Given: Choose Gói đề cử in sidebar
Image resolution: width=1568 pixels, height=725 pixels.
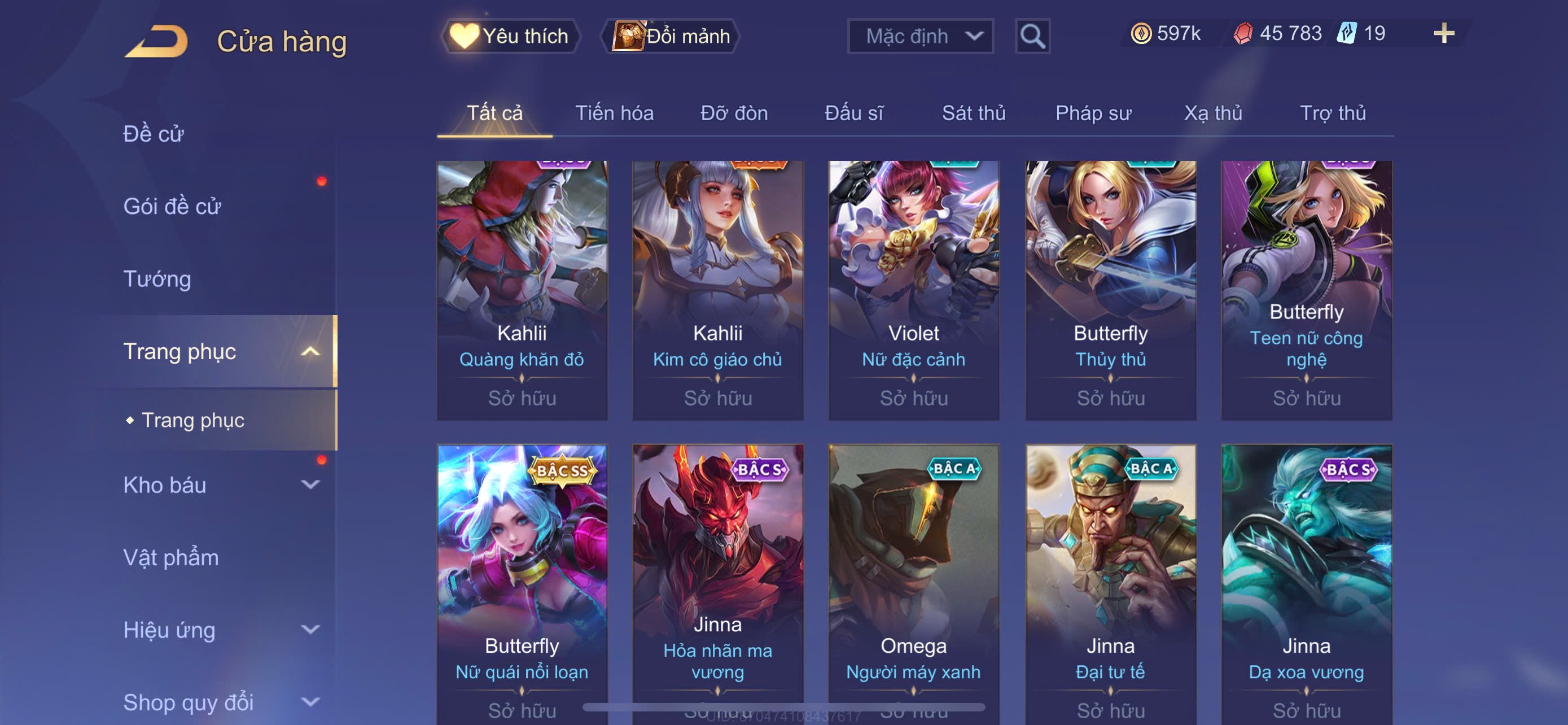Looking at the screenshot, I should click(172, 206).
